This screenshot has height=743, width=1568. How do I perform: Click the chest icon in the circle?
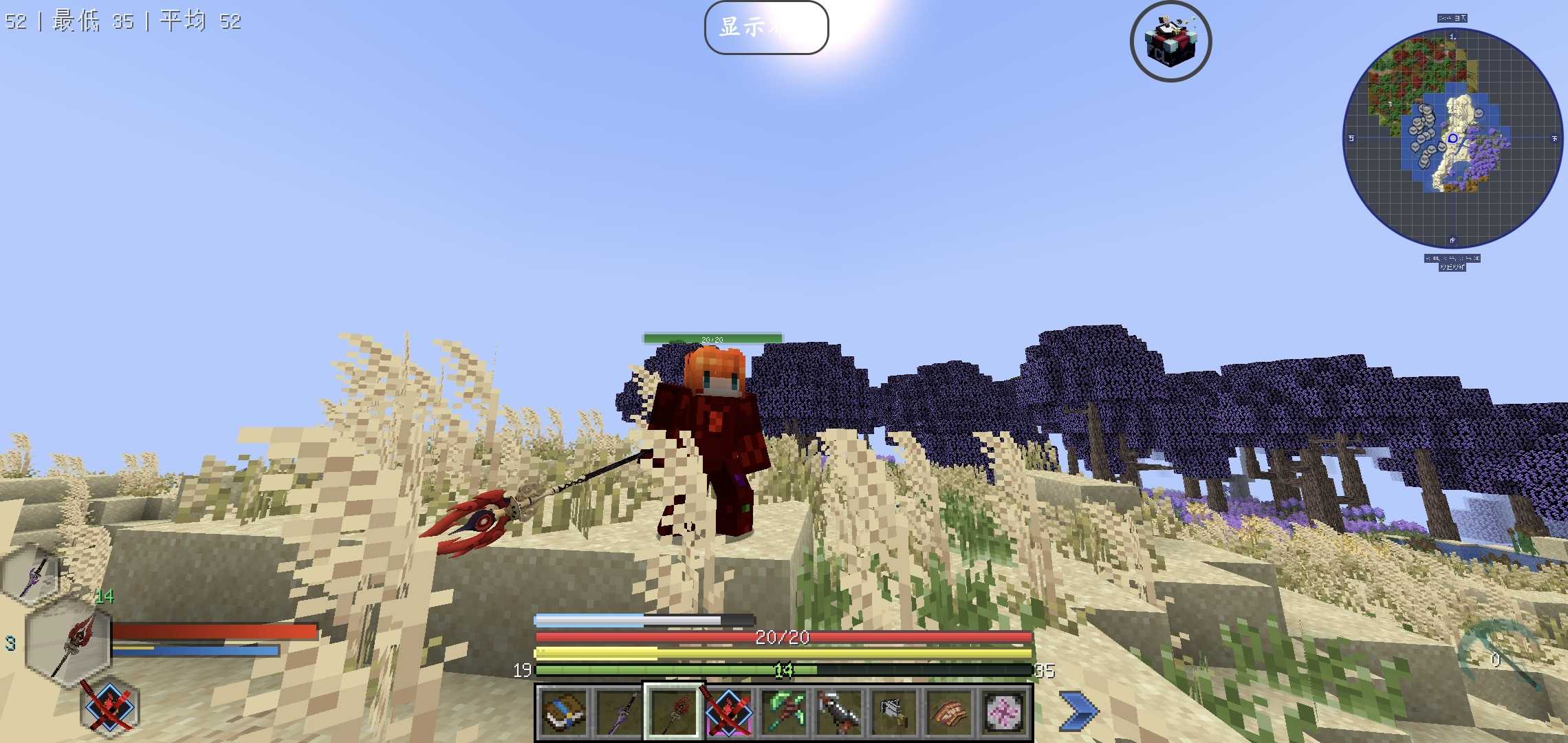click(x=1170, y=41)
